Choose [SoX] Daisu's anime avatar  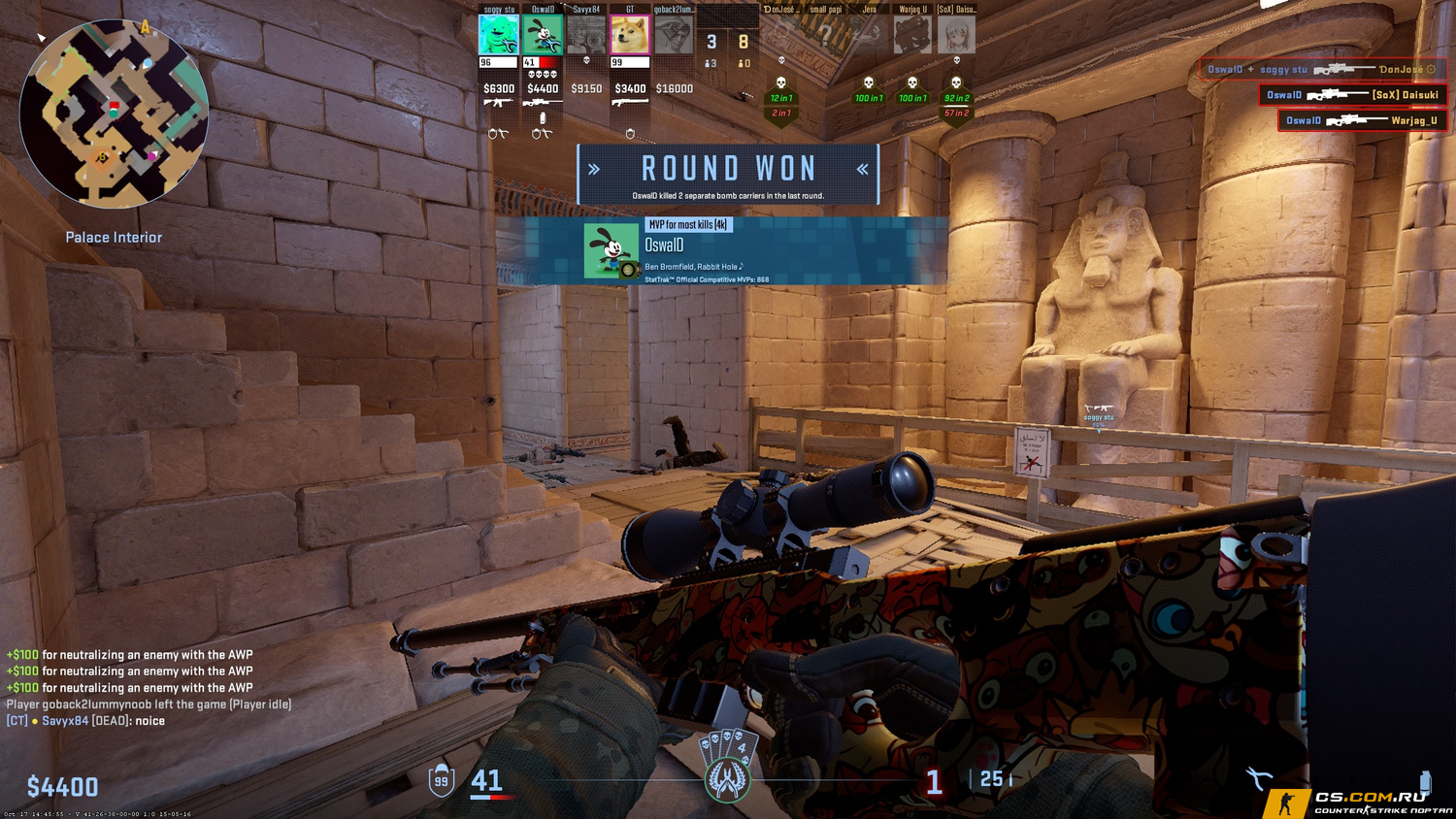click(956, 35)
